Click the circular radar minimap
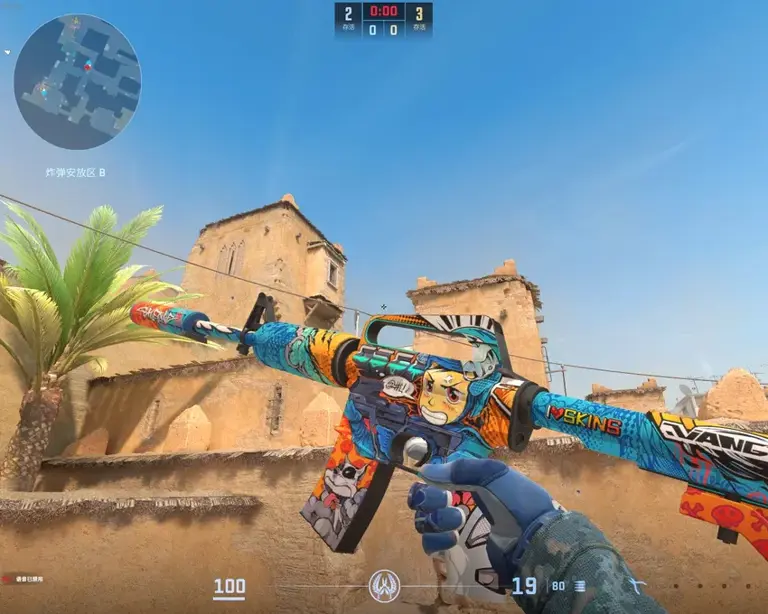Viewport: 768px width, 614px height. coord(77,82)
